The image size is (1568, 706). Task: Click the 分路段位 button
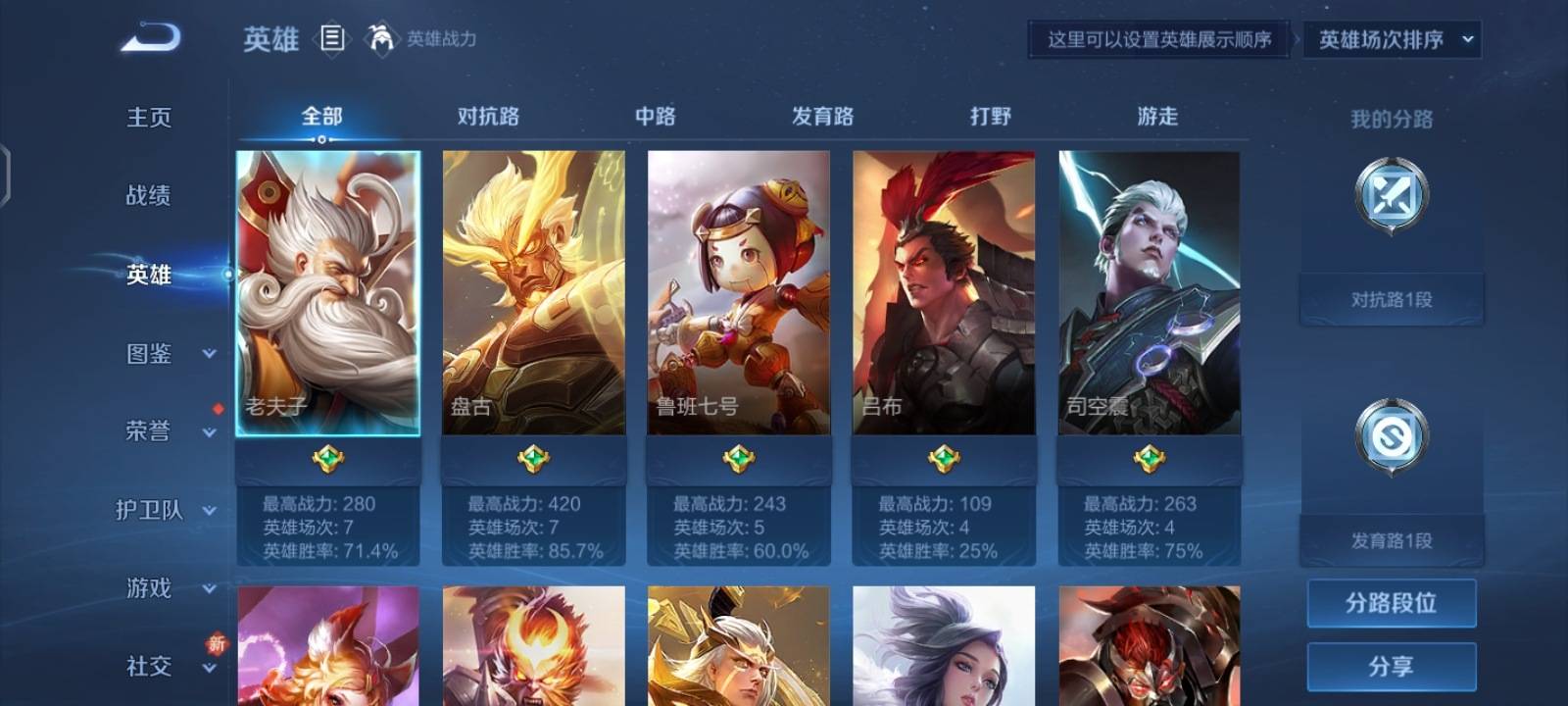(x=1392, y=602)
